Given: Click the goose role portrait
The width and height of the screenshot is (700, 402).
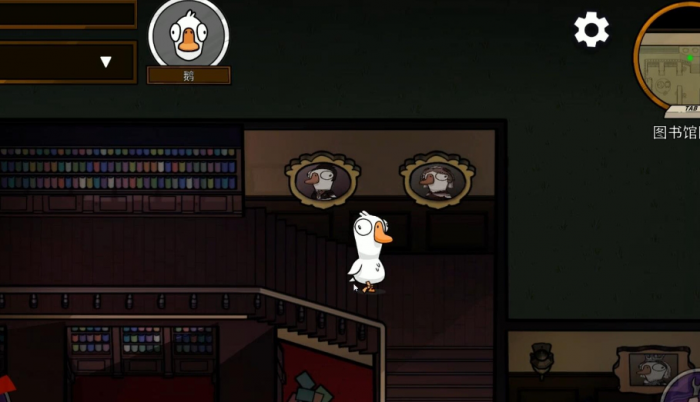Looking at the screenshot, I should point(188,35).
